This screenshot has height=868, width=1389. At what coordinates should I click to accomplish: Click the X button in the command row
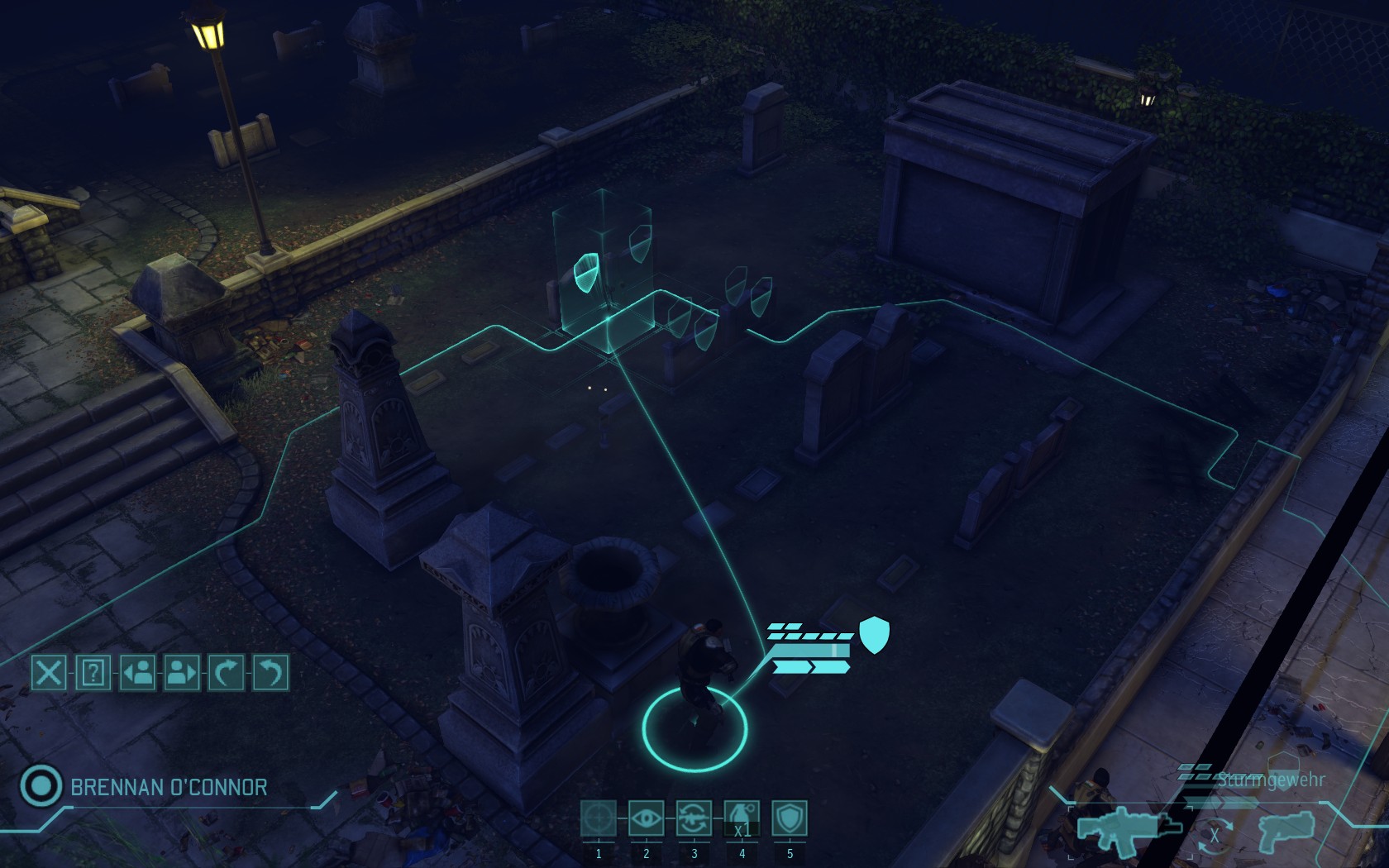pyautogui.click(x=49, y=672)
